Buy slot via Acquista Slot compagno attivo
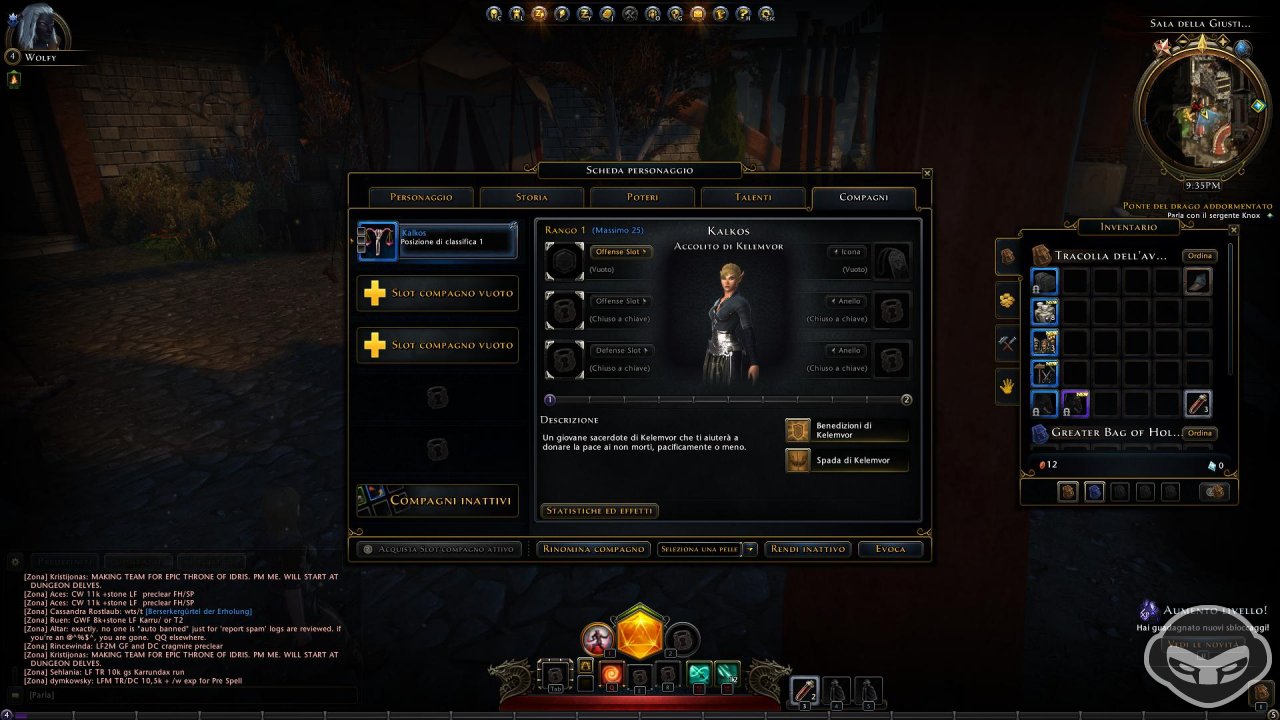The image size is (1280, 720). coord(440,549)
